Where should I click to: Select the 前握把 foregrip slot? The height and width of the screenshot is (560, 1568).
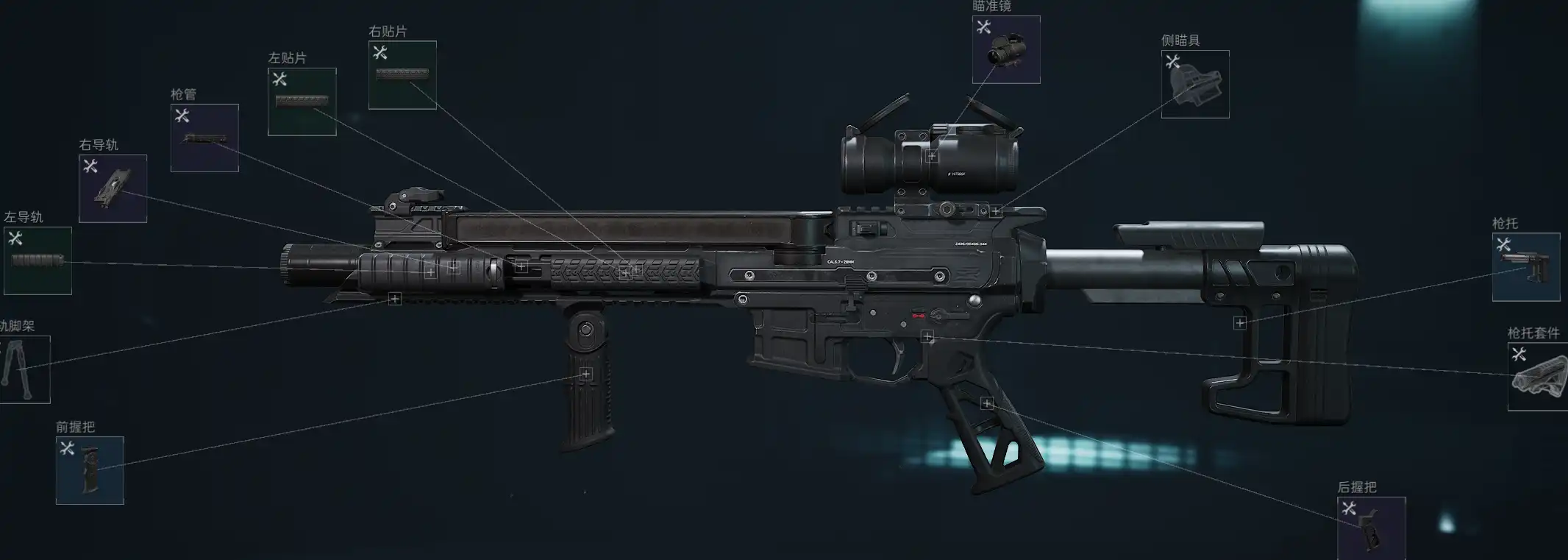click(x=90, y=470)
